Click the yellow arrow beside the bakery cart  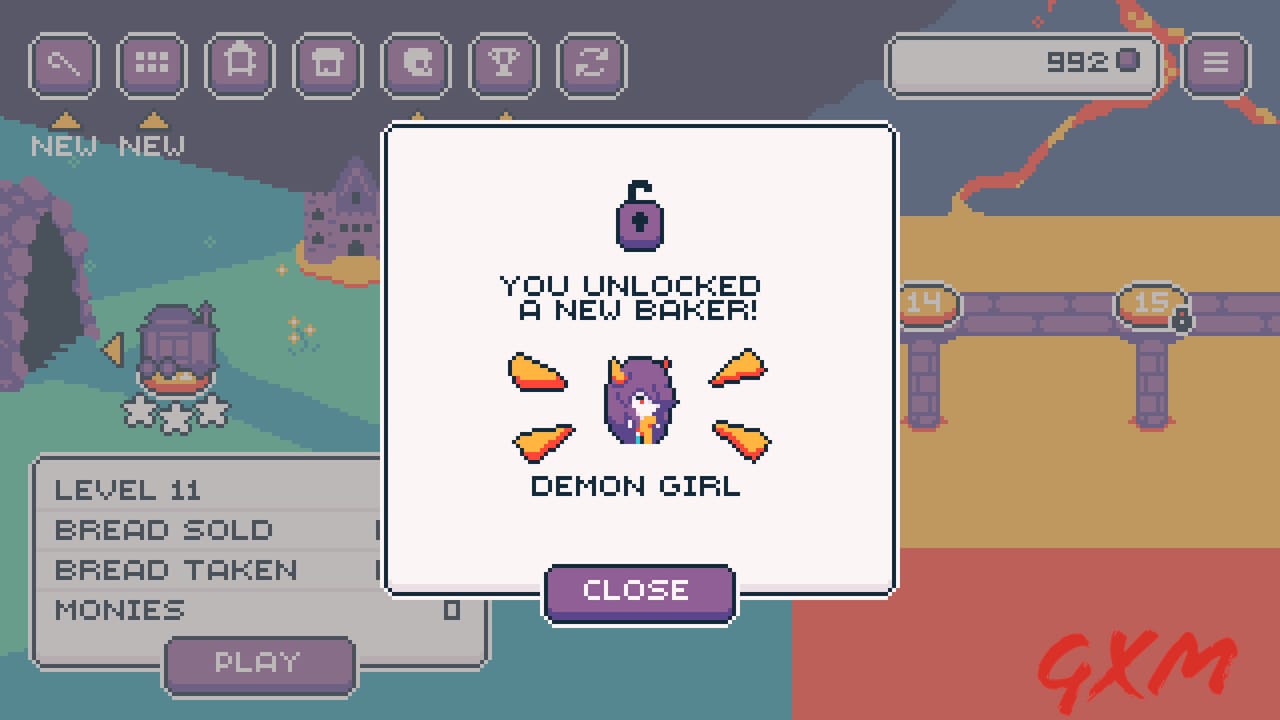click(112, 351)
